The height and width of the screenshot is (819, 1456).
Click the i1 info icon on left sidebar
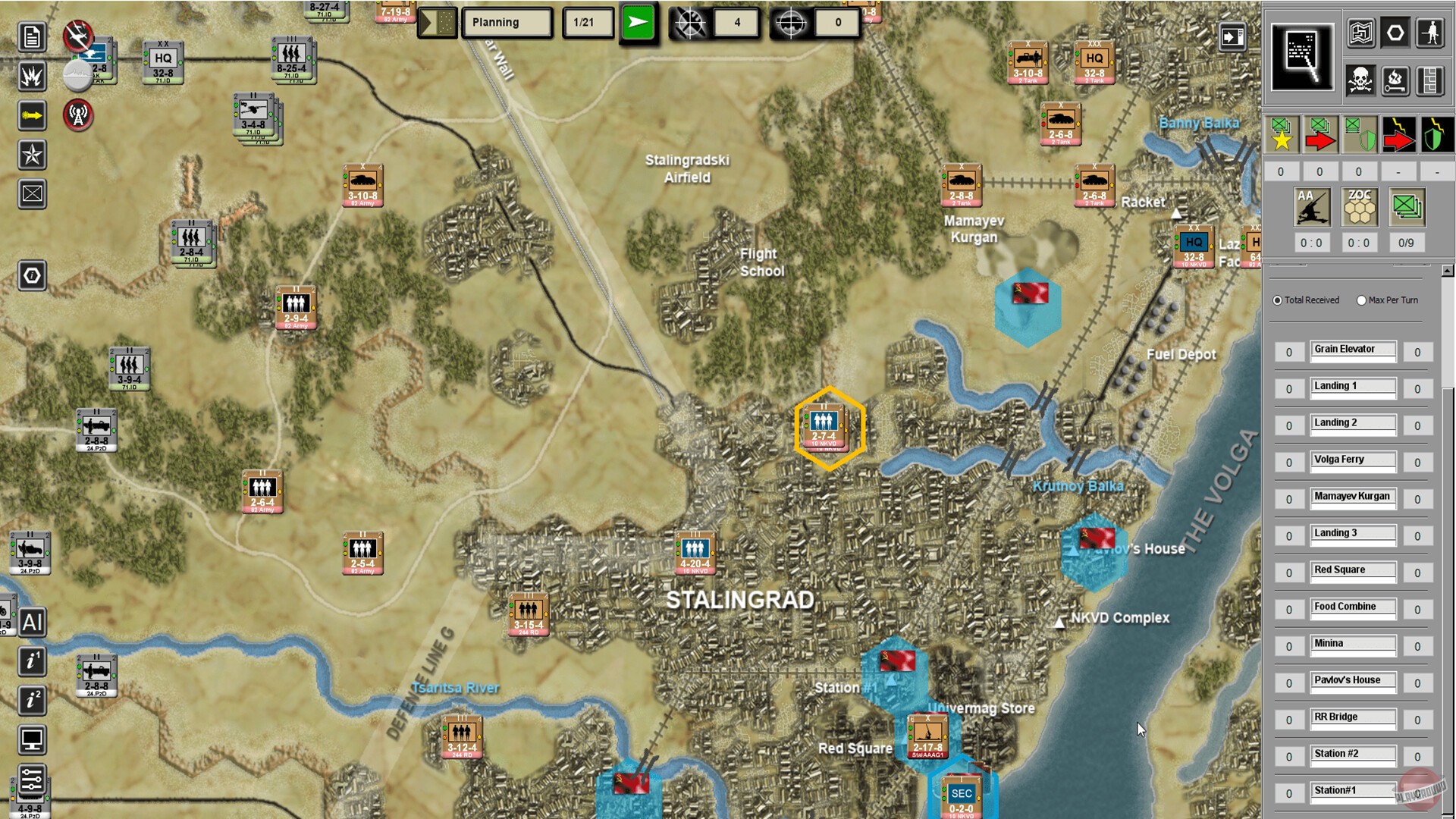click(32, 661)
